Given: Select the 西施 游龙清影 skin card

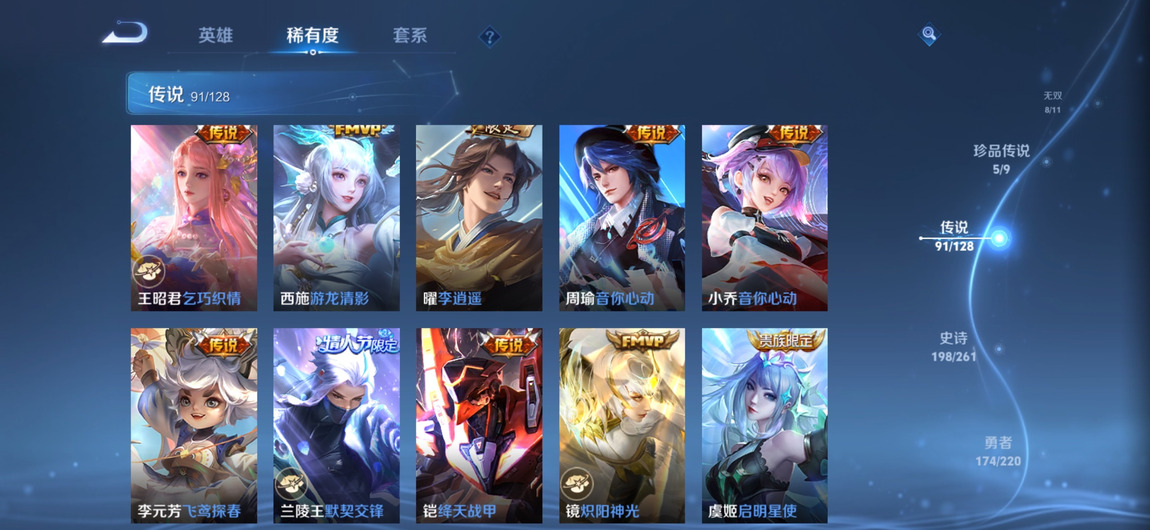Looking at the screenshot, I should [336, 217].
